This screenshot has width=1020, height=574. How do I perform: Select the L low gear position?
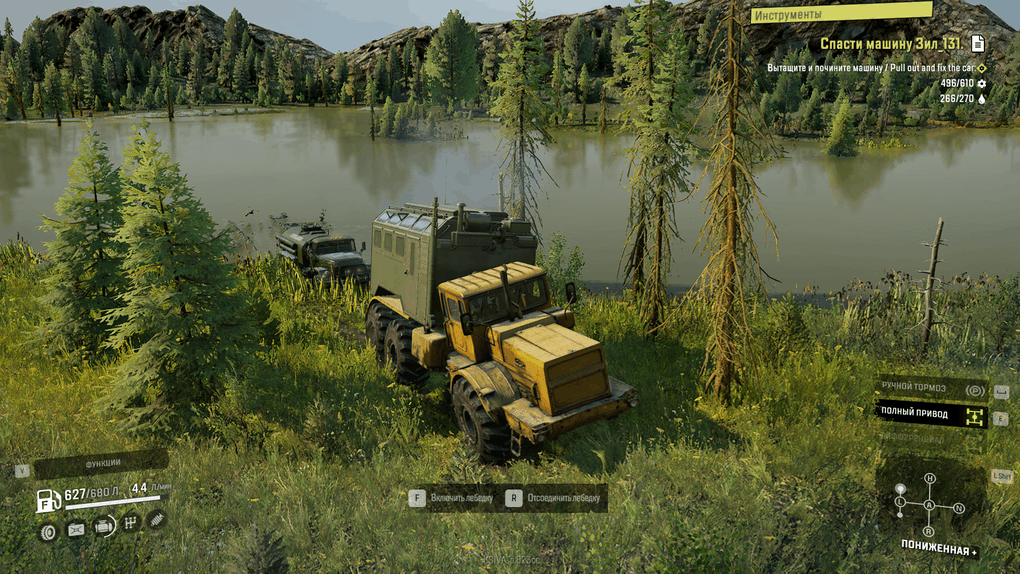pos(900,501)
